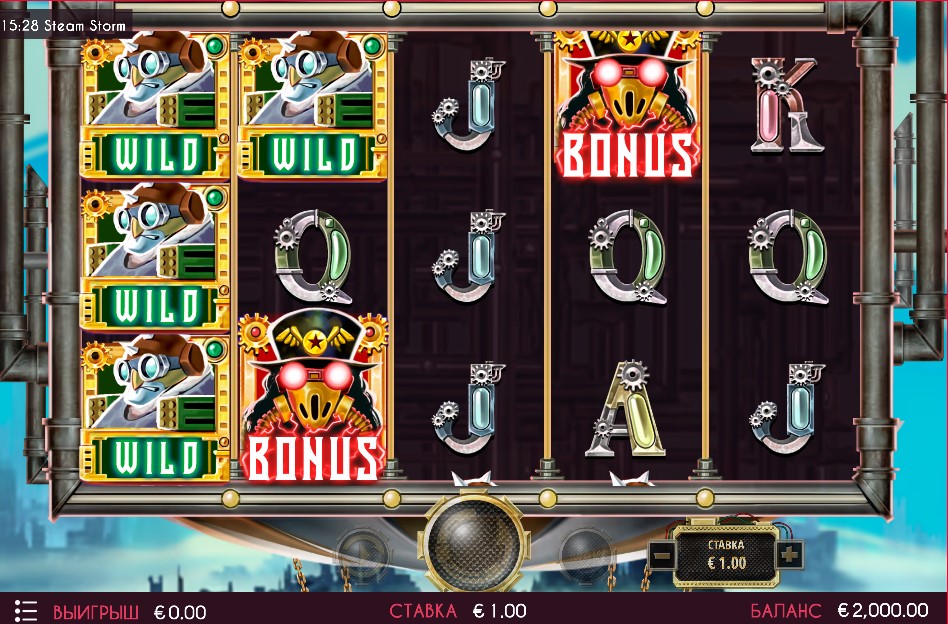Open the game menu list icon
The width and height of the screenshot is (948, 624).
(26, 610)
